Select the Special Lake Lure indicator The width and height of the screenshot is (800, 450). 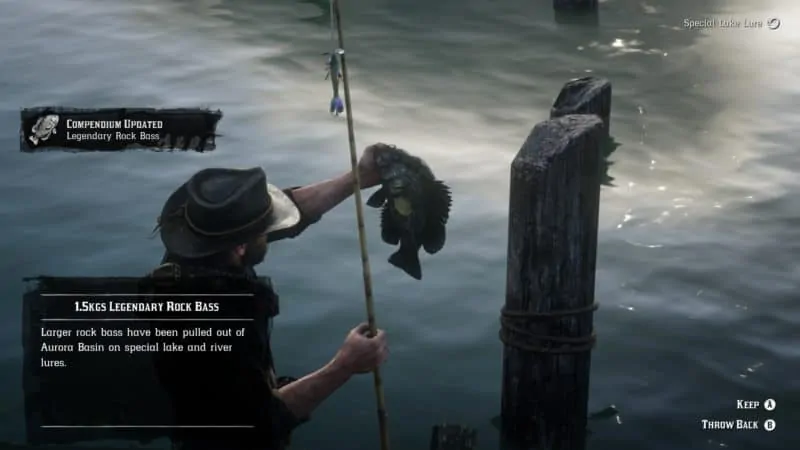tap(731, 23)
